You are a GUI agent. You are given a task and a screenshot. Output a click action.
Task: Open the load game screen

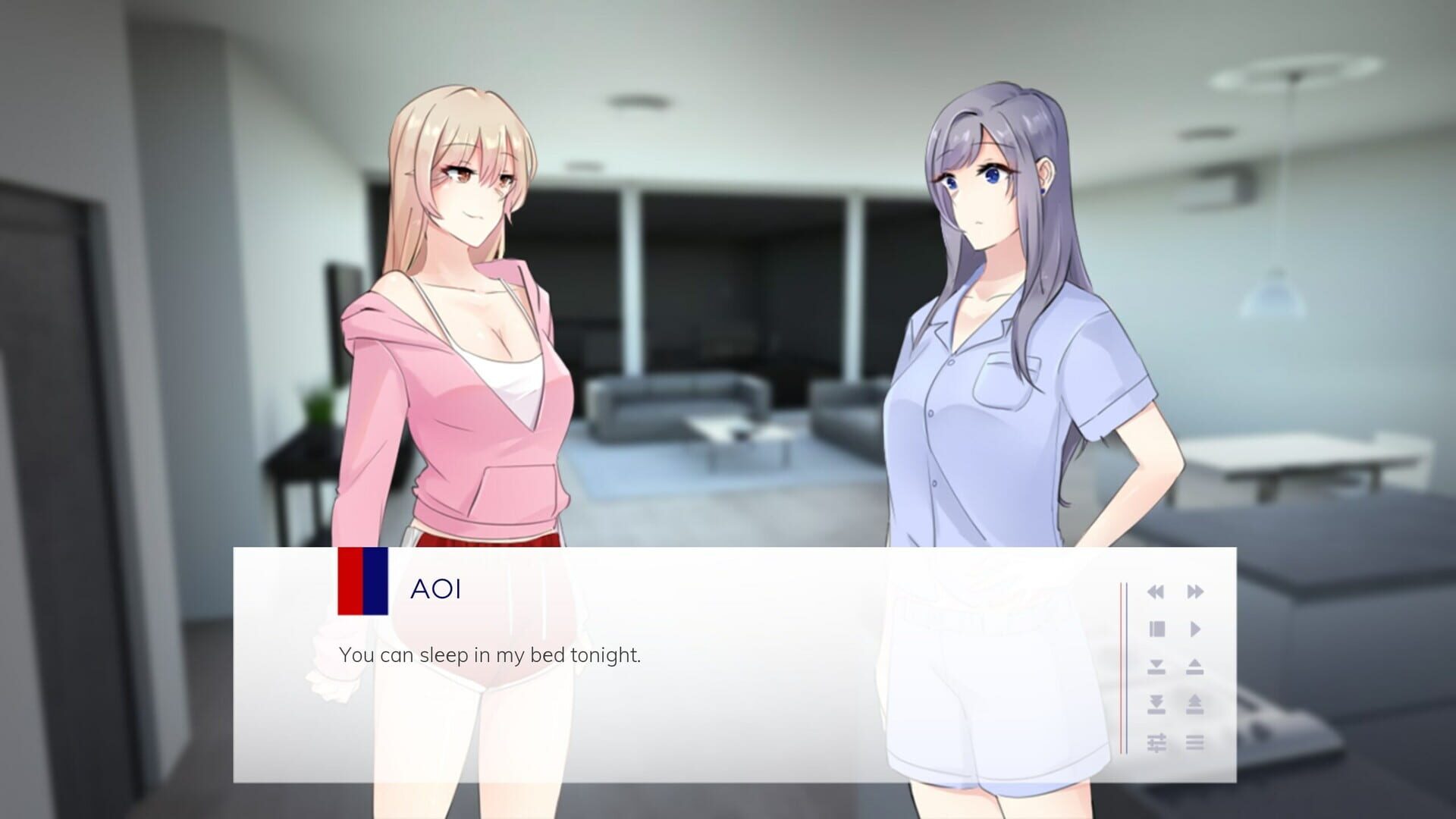point(1197,666)
